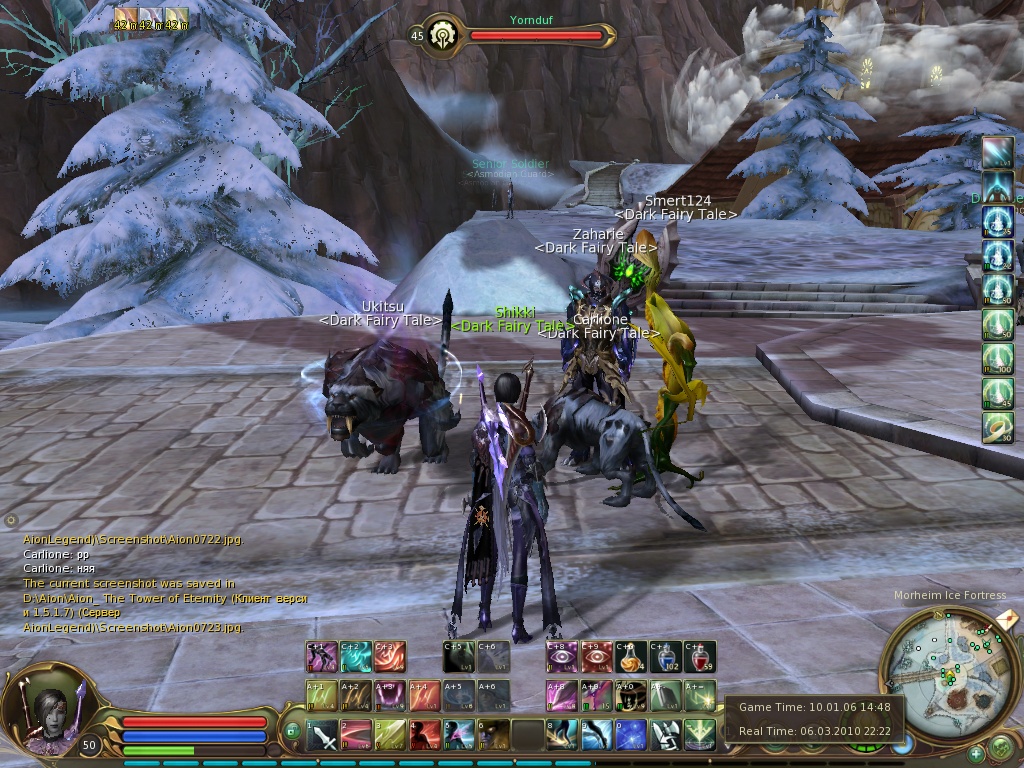1024x768 pixels.
Task: Activate the red silhouette skill in slot 4
Action: pos(425,736)
